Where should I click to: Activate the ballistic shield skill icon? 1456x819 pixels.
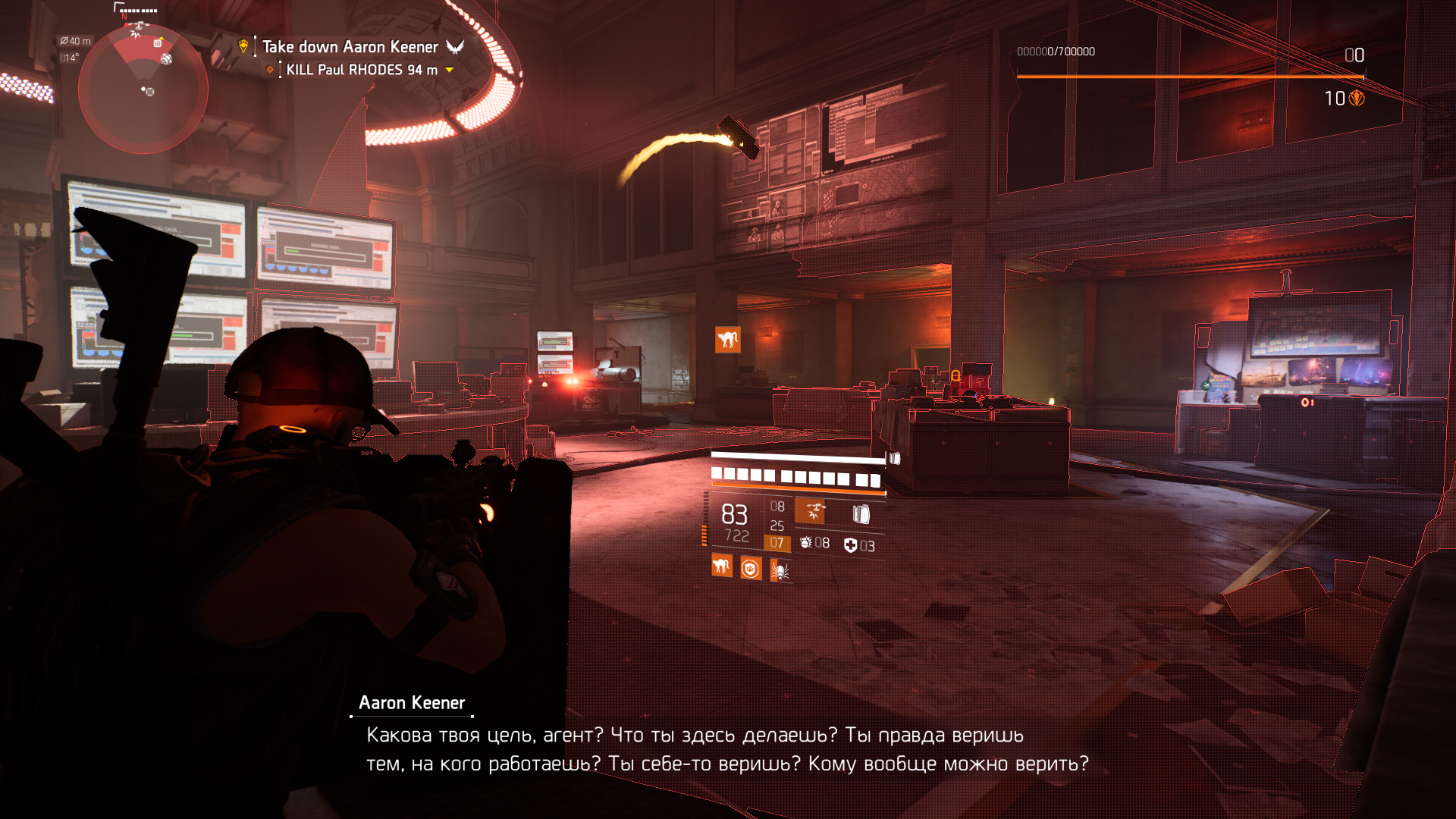(x=861, y=514)
